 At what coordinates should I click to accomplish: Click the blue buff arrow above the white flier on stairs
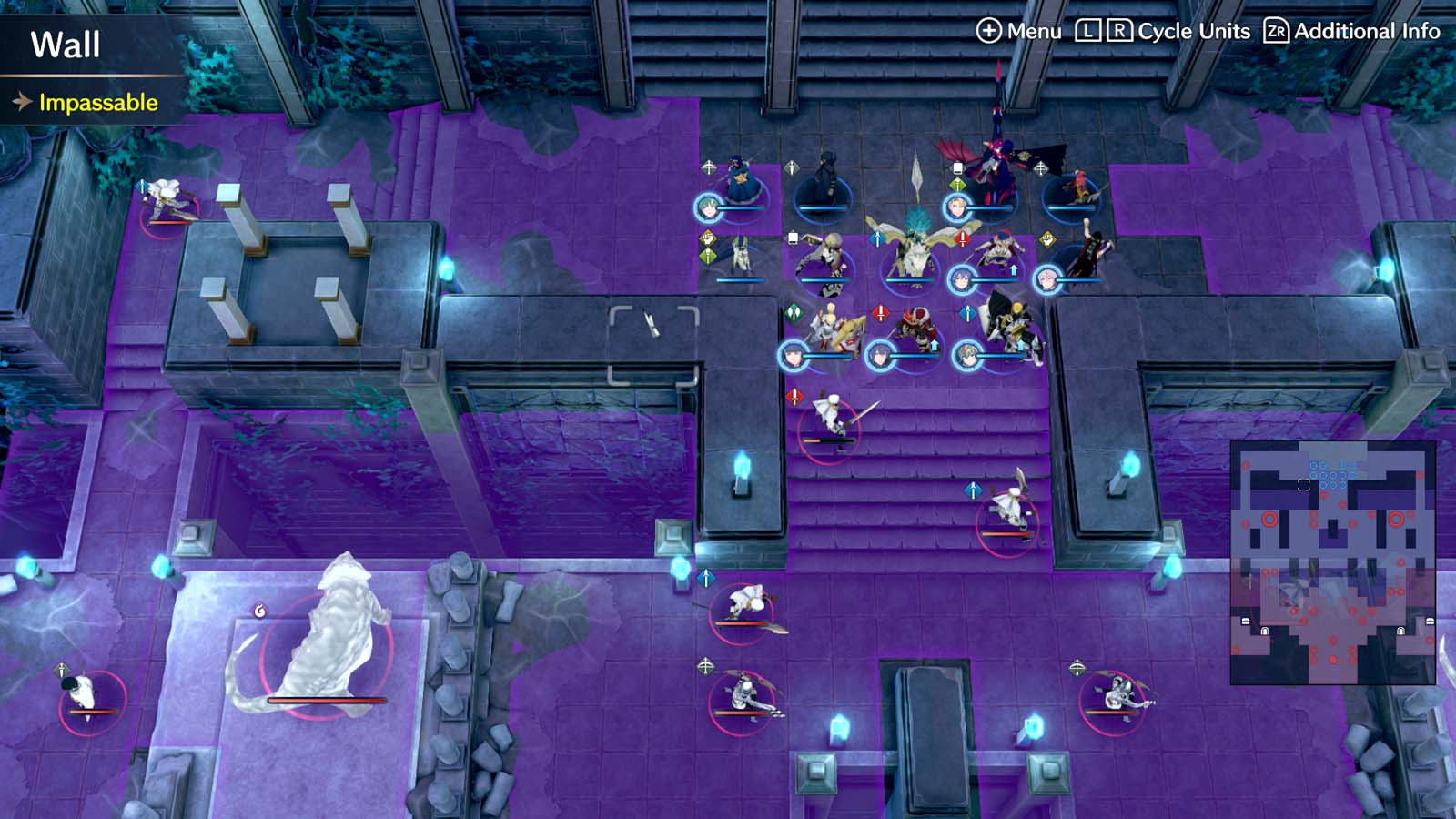[974, 490]
